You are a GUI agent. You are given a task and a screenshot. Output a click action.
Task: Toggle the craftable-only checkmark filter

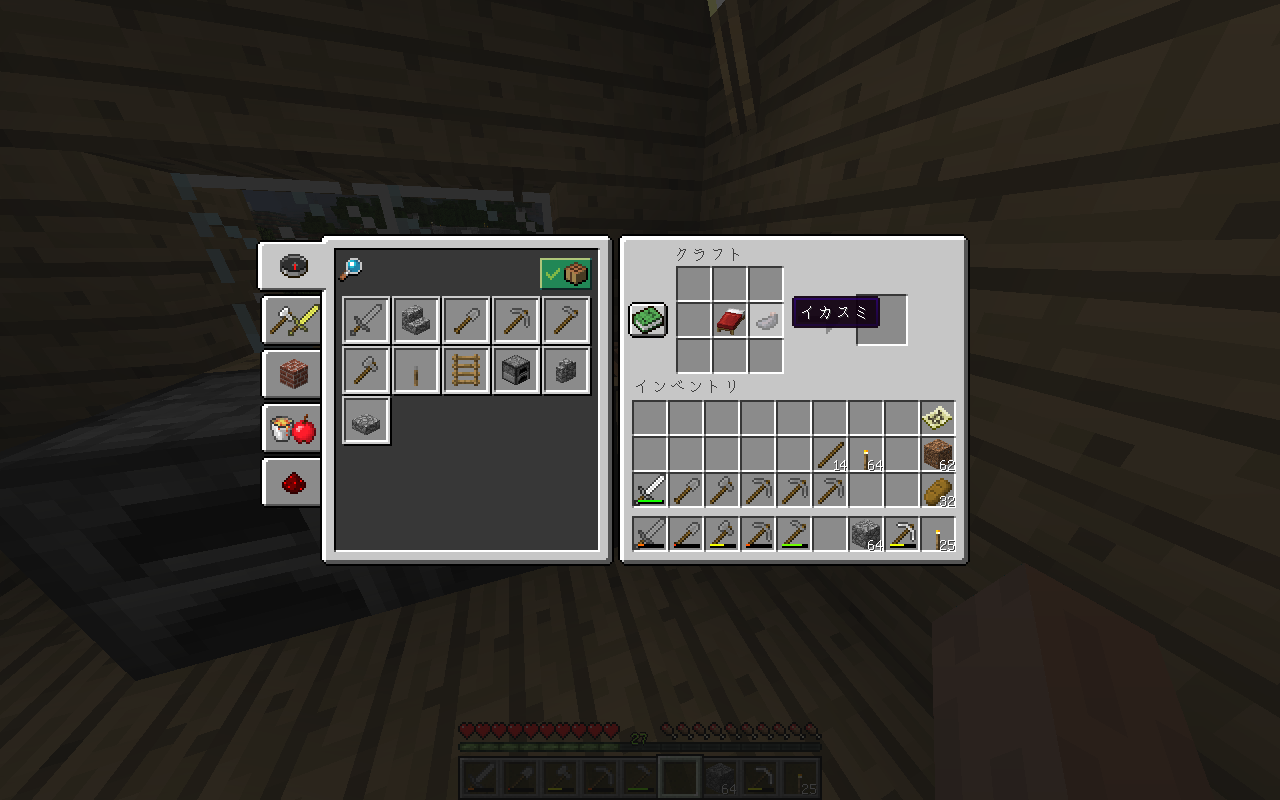coord(566,272)
